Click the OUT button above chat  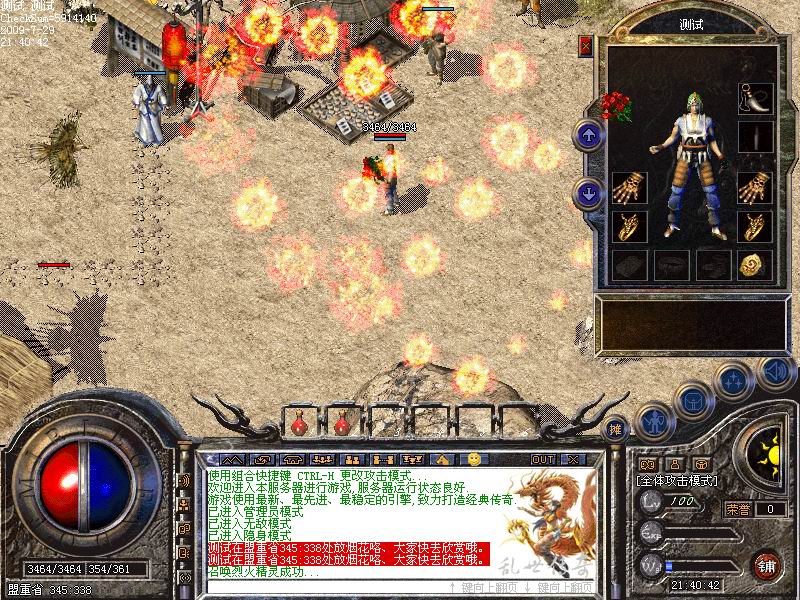click(543, 459)
